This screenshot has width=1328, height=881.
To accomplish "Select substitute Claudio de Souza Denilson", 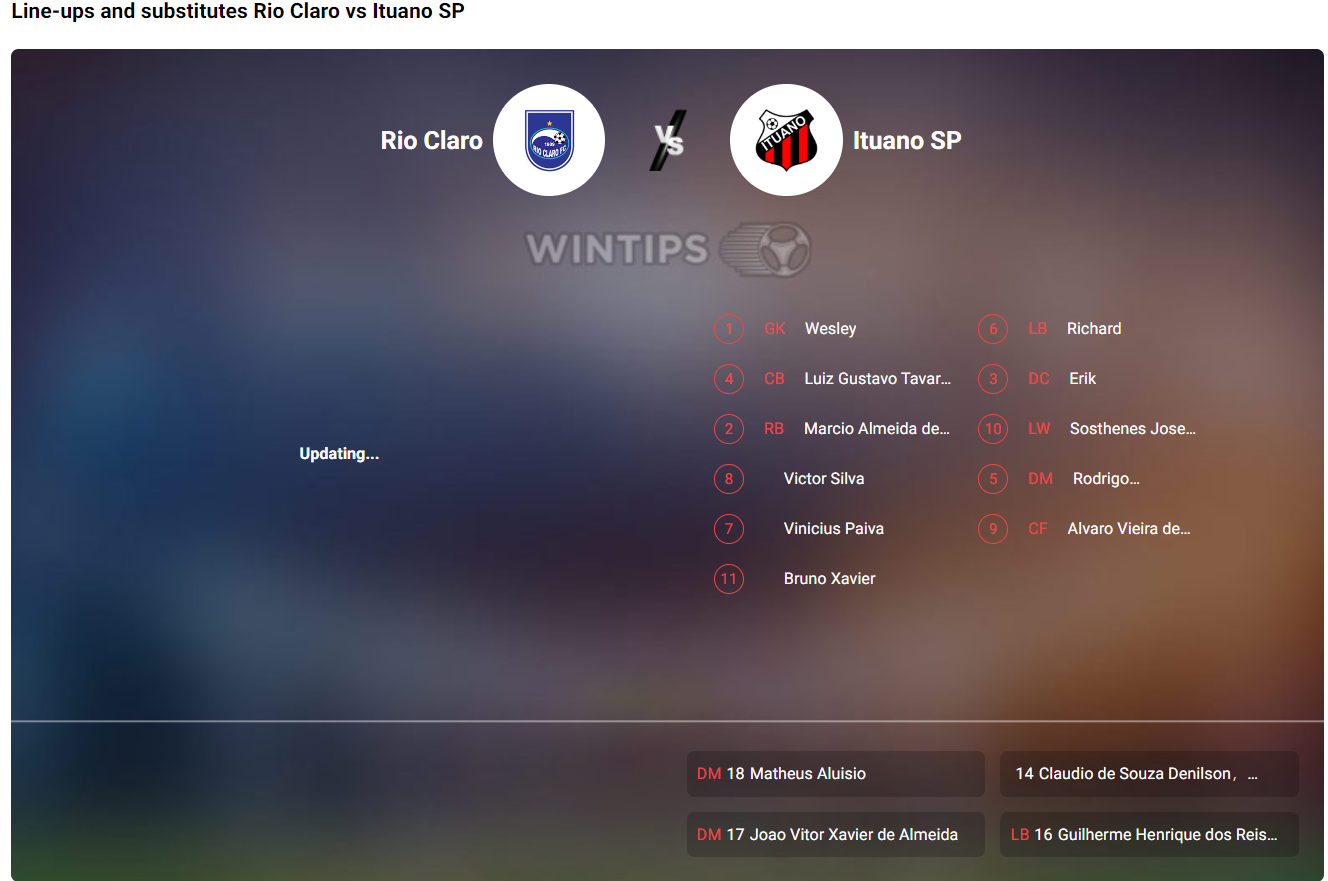I will 1148,774.
